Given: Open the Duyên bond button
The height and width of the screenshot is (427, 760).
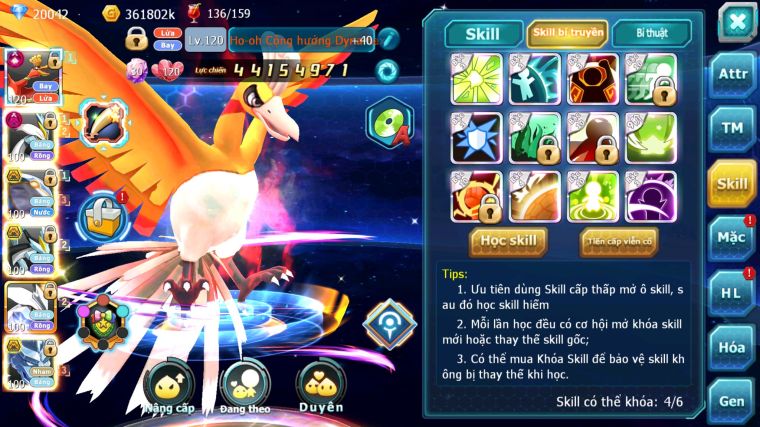Looking at the screenshot, I should pyautogui.click(x=321, y=388).
